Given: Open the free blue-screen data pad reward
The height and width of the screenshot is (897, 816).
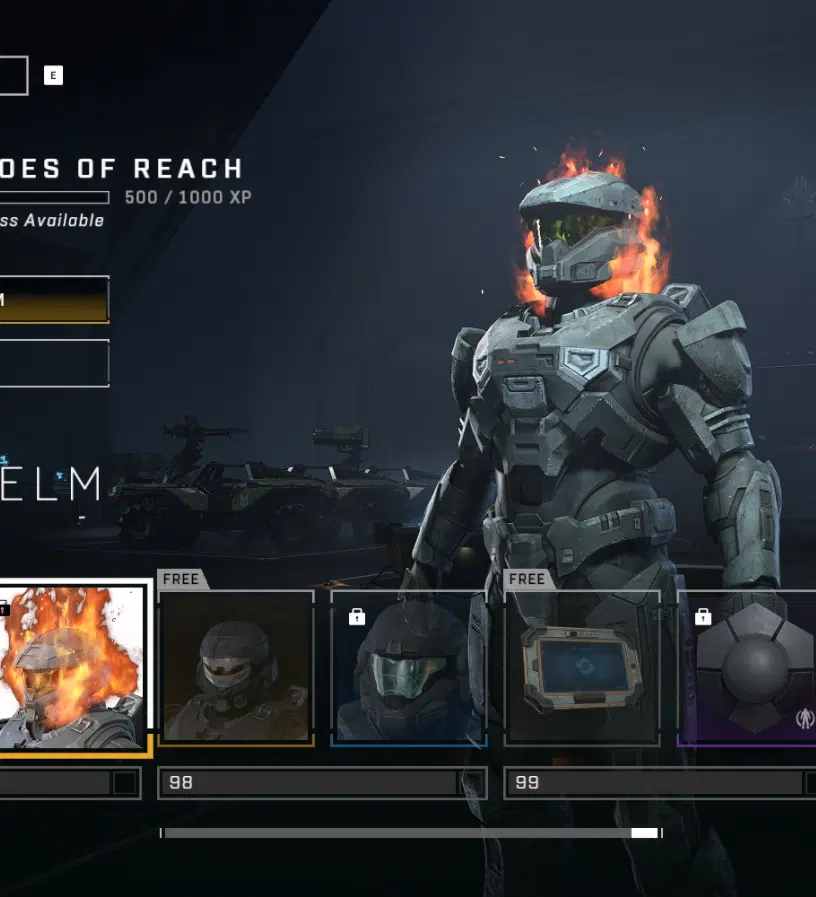Looking at the screenshot, I should pyautogui.click(x=582, y=668).
